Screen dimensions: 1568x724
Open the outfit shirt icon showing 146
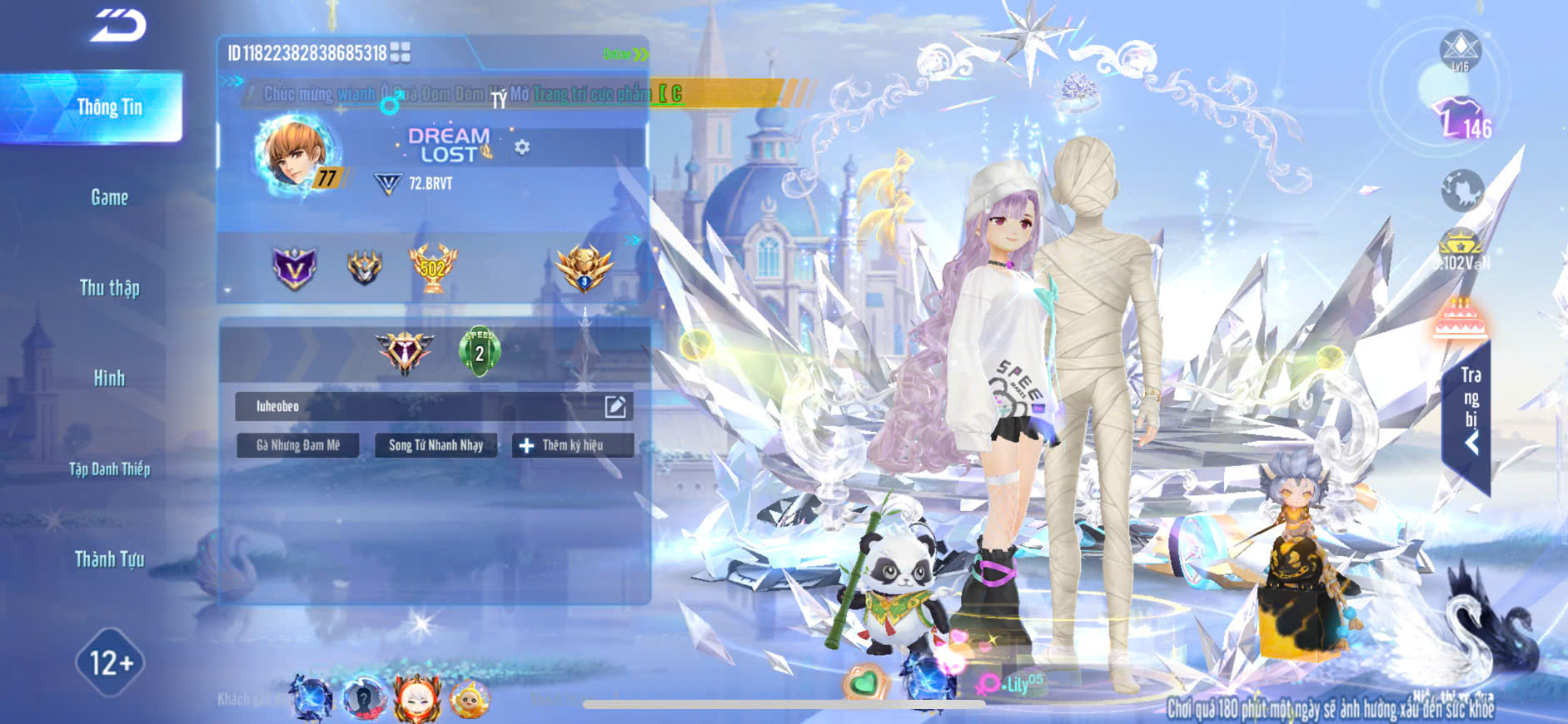pyautogui.click(x=1459, y=118)
